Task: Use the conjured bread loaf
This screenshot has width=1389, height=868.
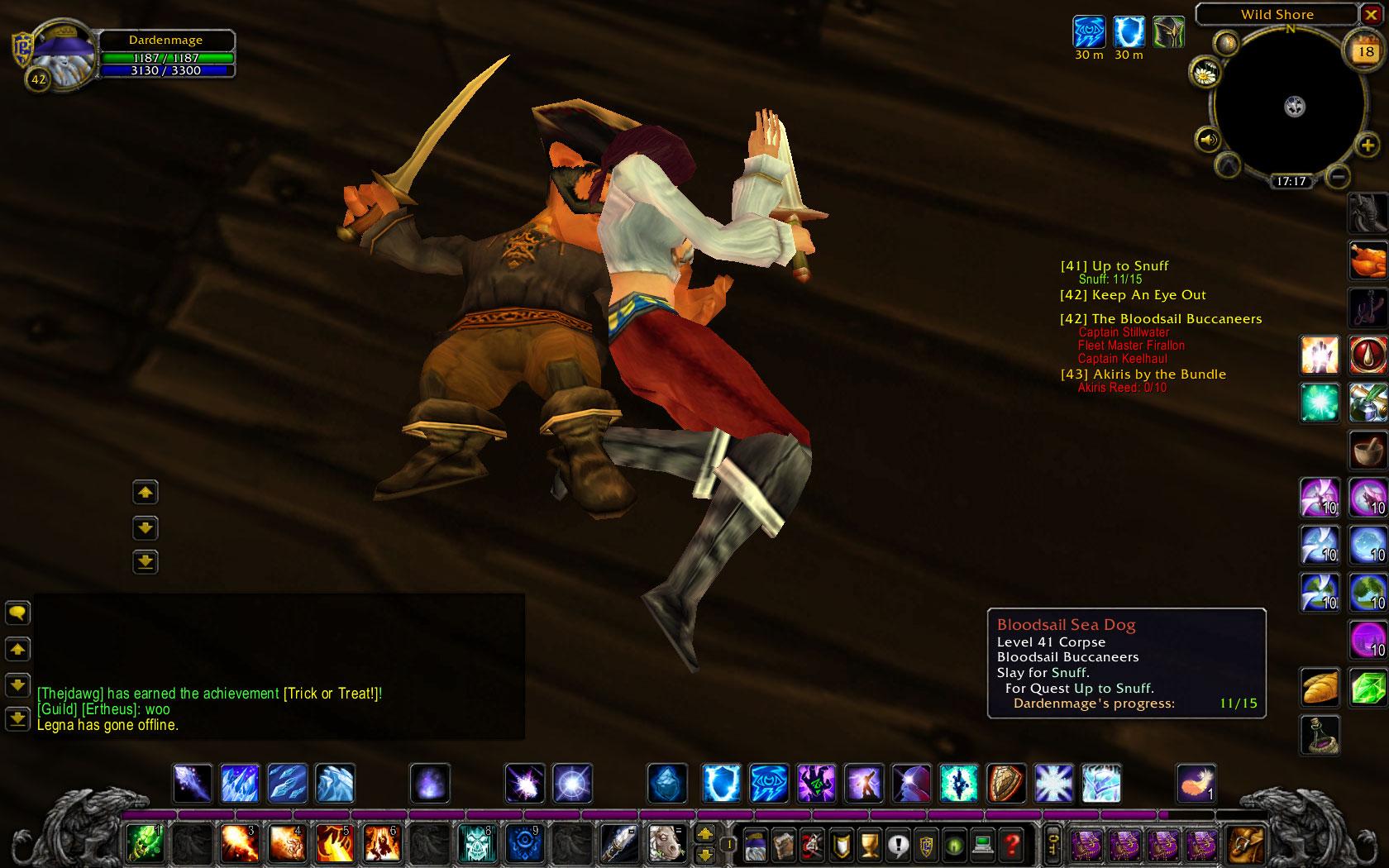Action: point(1320,687)
